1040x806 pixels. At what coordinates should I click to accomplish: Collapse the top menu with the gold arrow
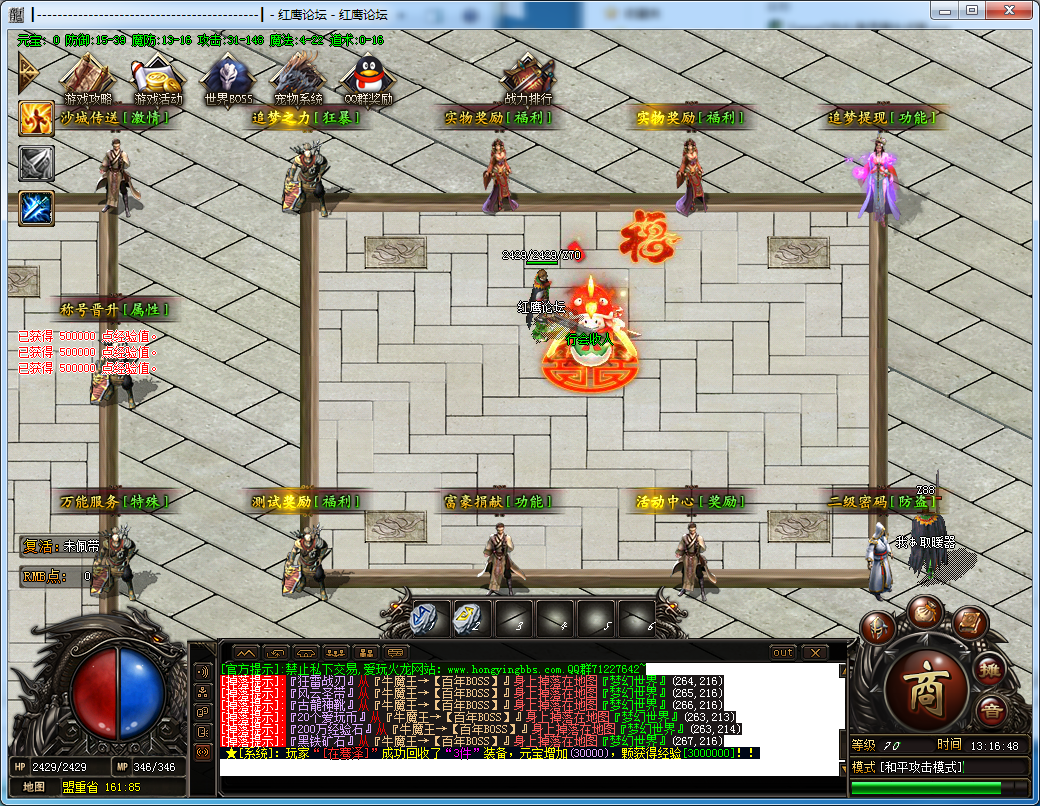tap(28, 72)
